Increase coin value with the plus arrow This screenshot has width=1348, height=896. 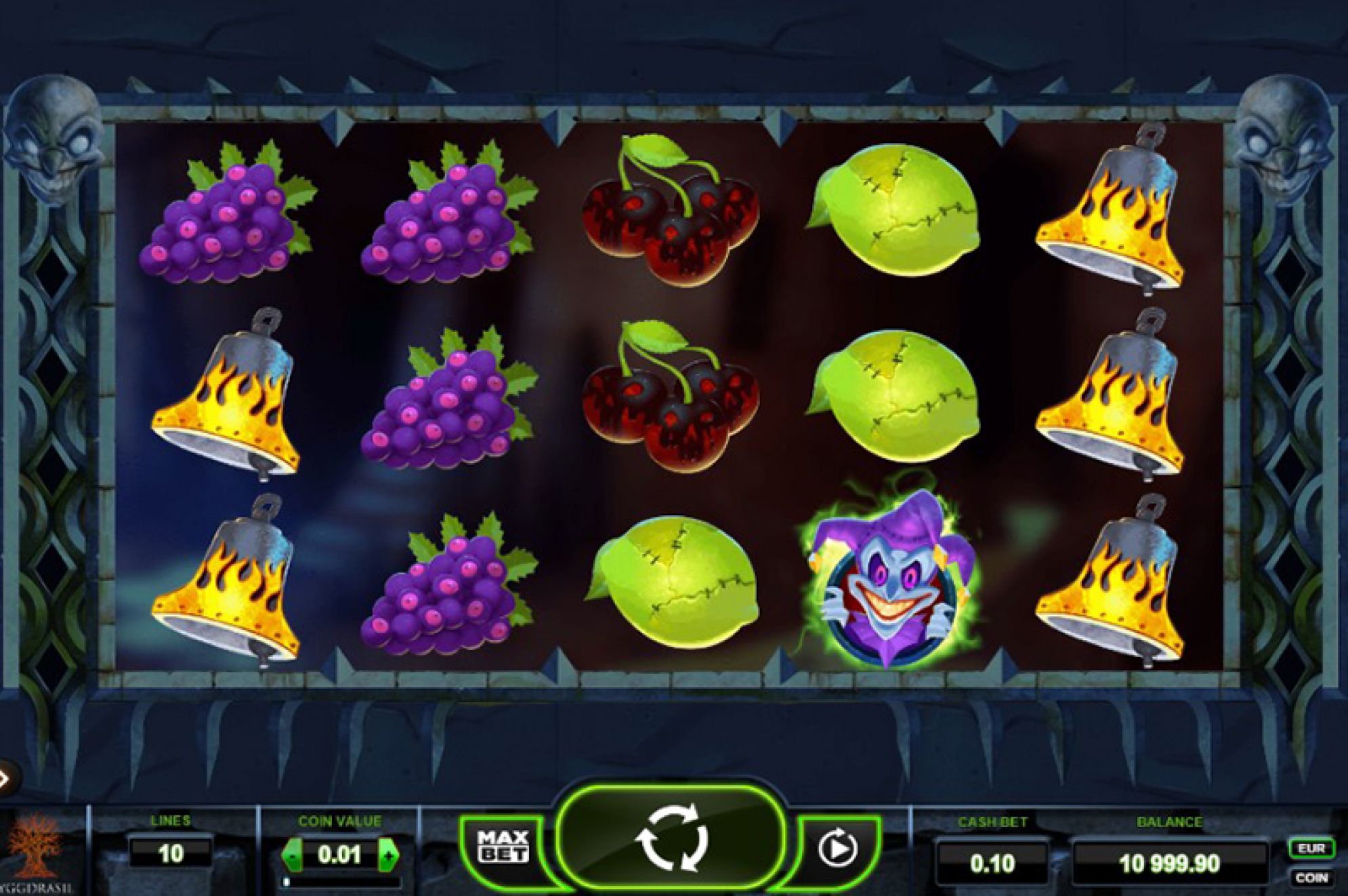point(387,855)
